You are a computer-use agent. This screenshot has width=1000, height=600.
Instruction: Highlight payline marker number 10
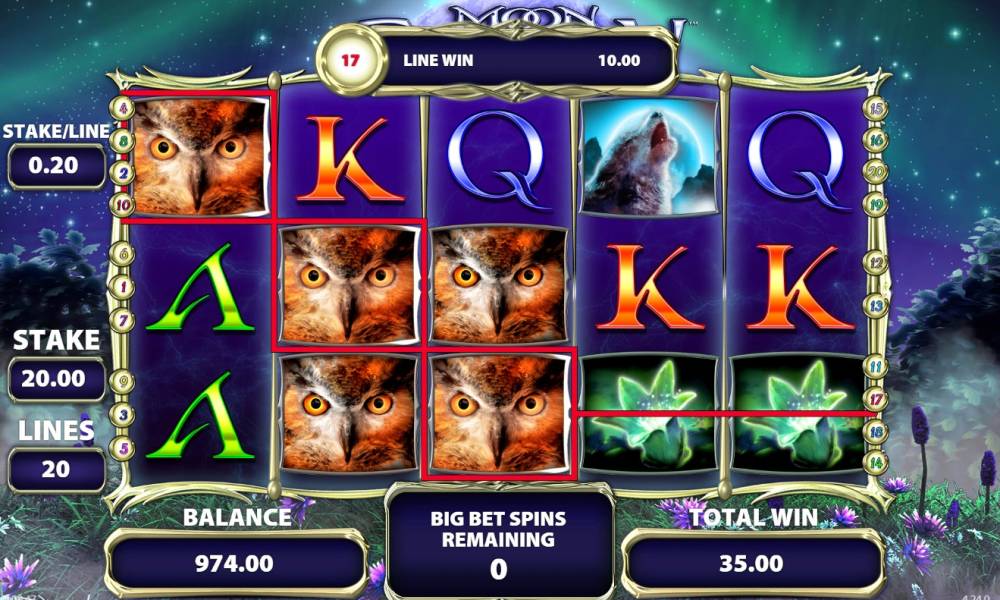click(x=125, y=205)
